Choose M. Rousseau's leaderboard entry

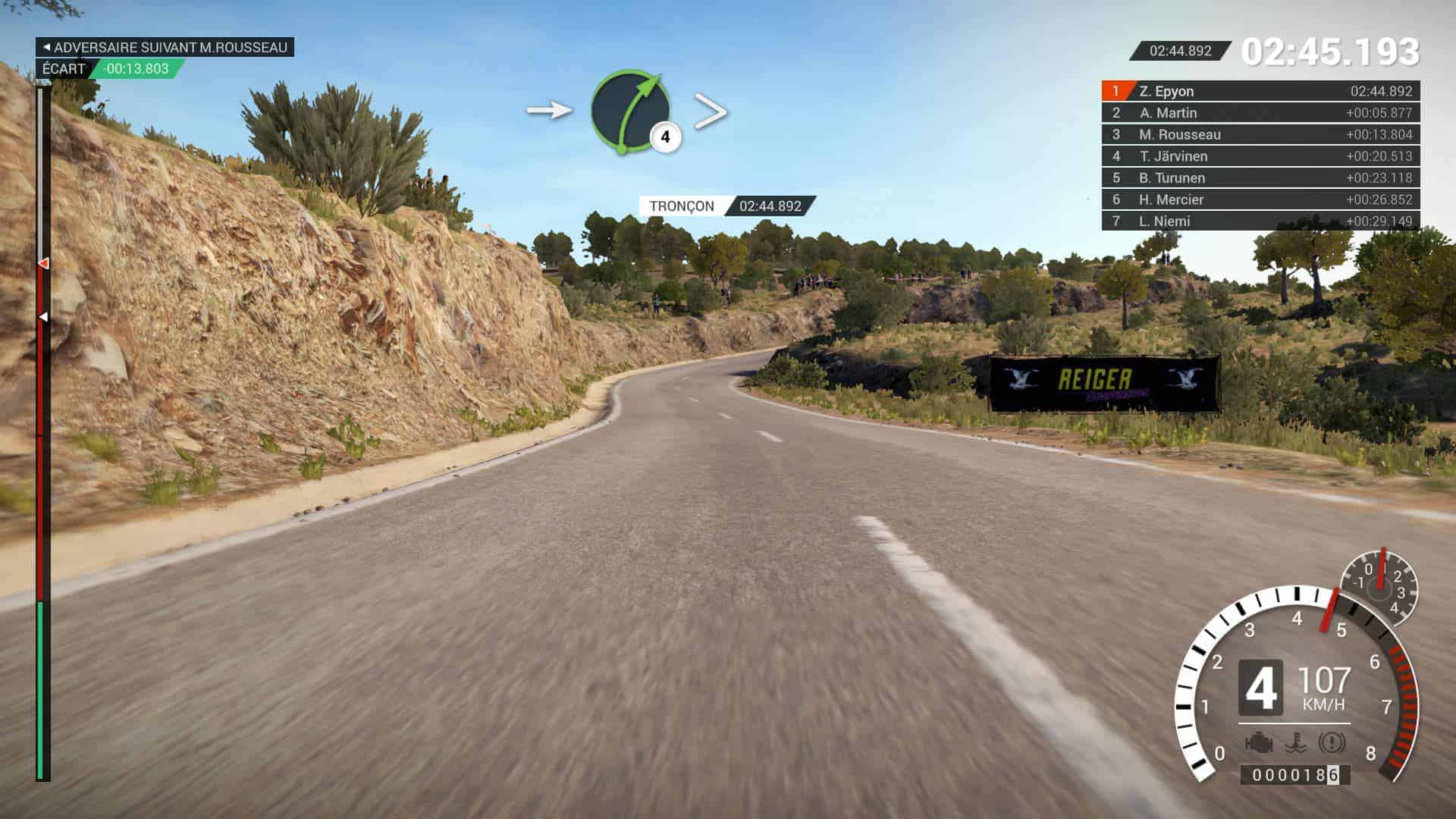click(x=1260, y=134)
